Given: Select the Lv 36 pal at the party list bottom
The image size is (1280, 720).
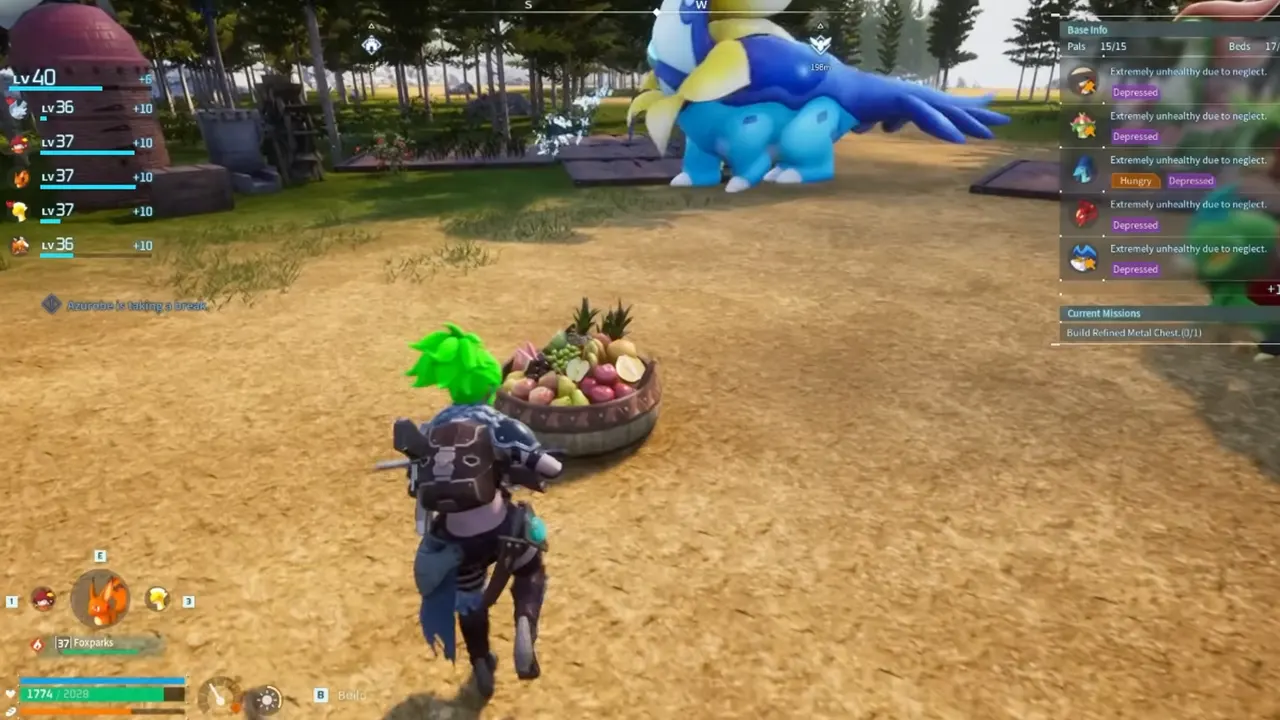Looking at the screenshot, I should click(x=20, y=245).
